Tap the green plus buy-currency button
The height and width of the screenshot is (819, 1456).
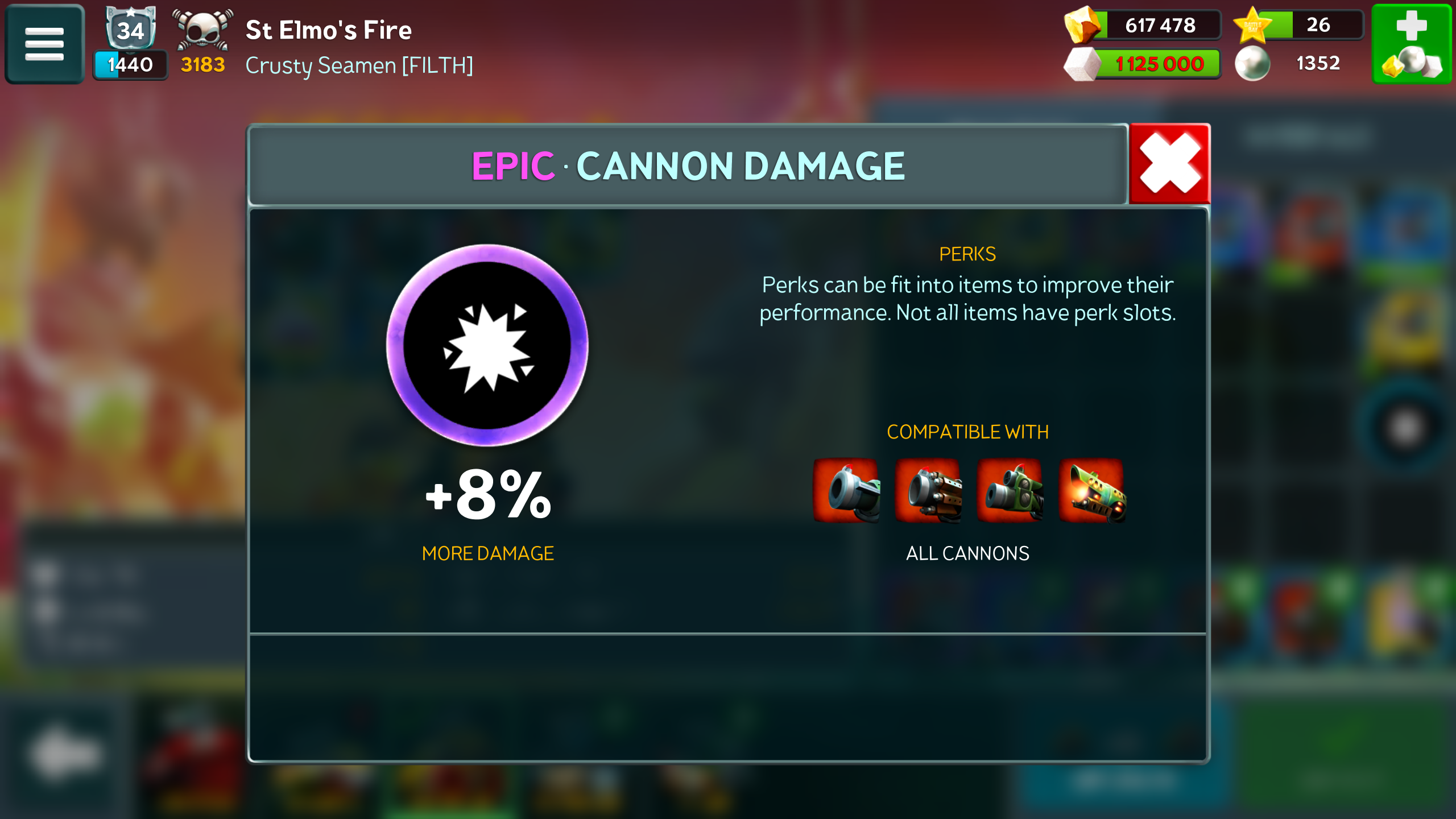click(x=1412, y=44)
